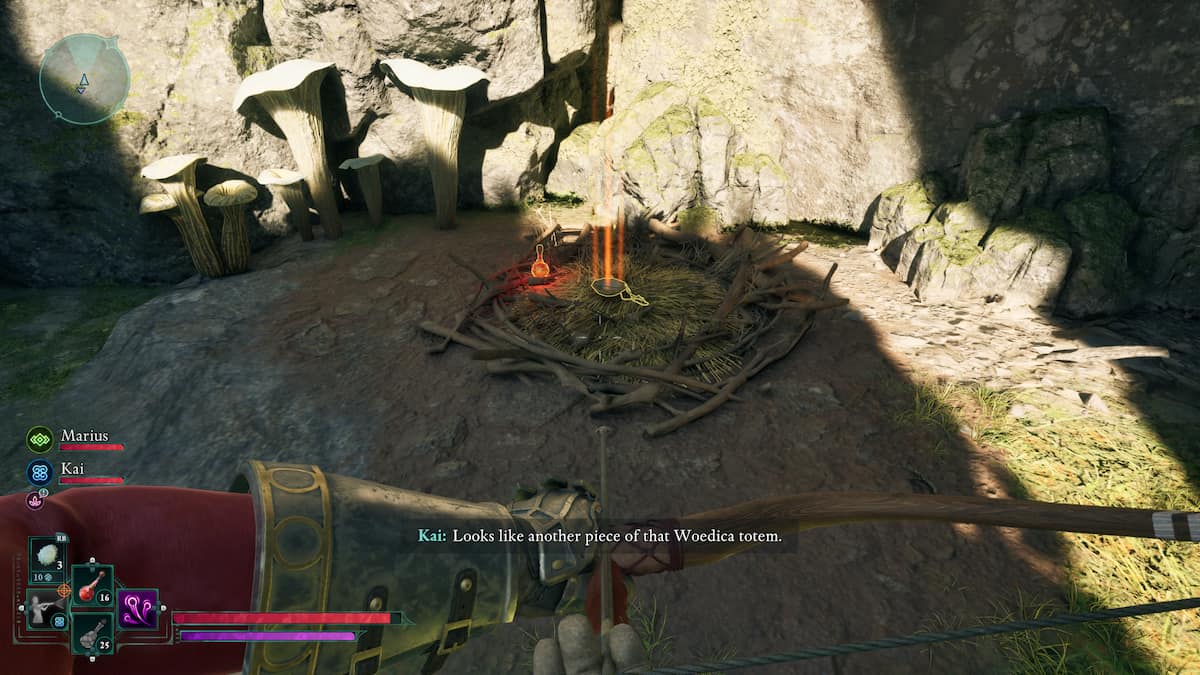Drink the red health potion

[x=92, y=585]
